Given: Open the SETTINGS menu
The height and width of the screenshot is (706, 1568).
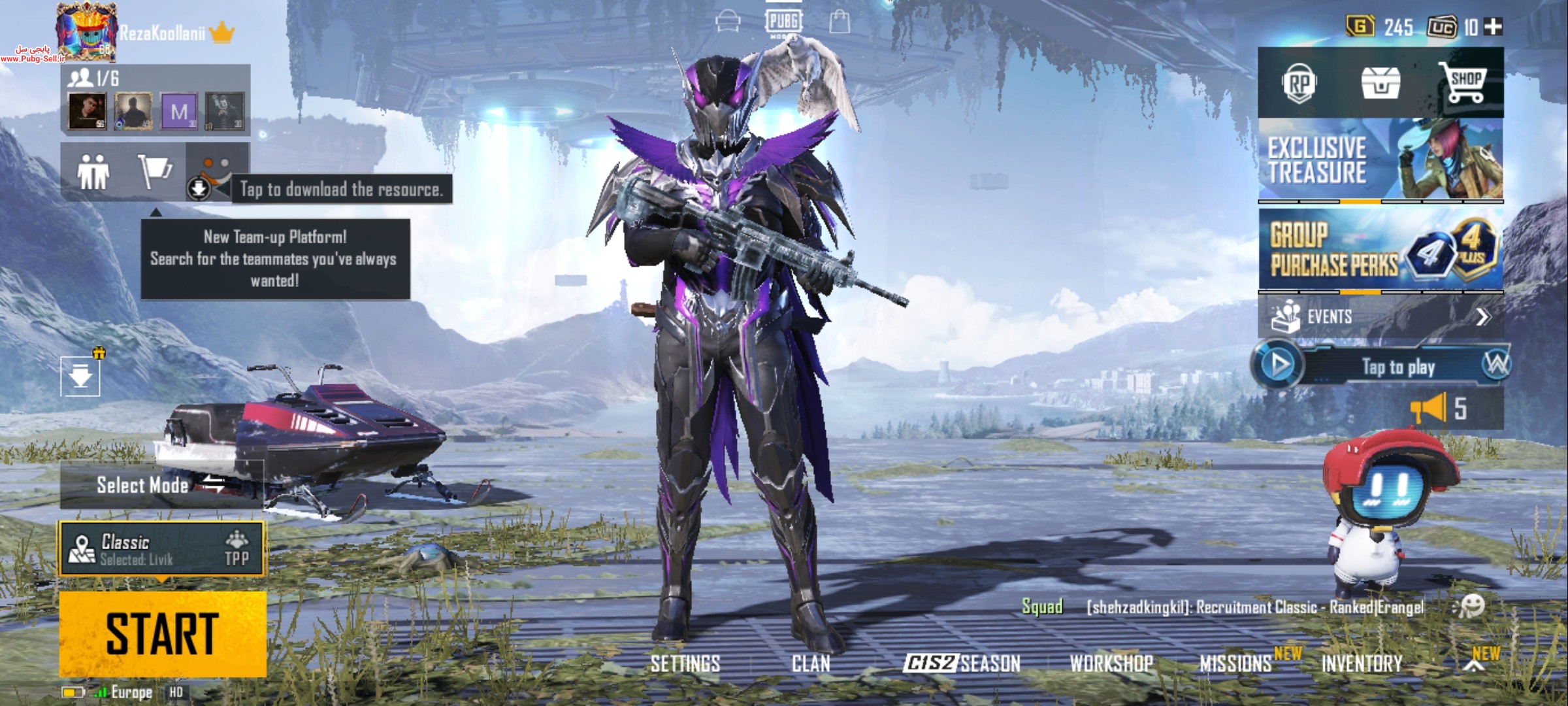Looking at the screenshot, I should [685, 664].
